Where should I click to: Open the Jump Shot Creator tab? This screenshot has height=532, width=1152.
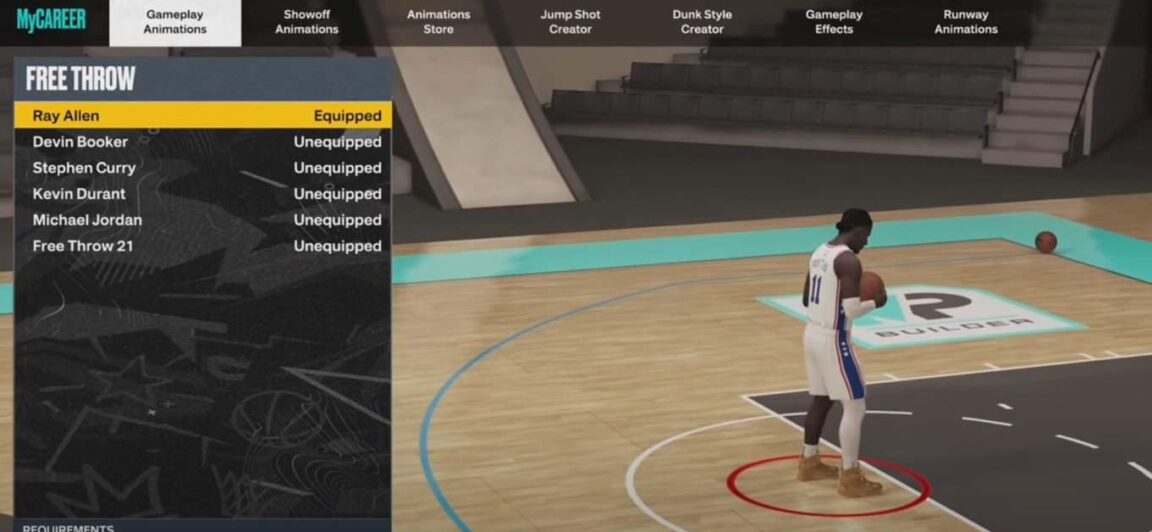(570, 22)
